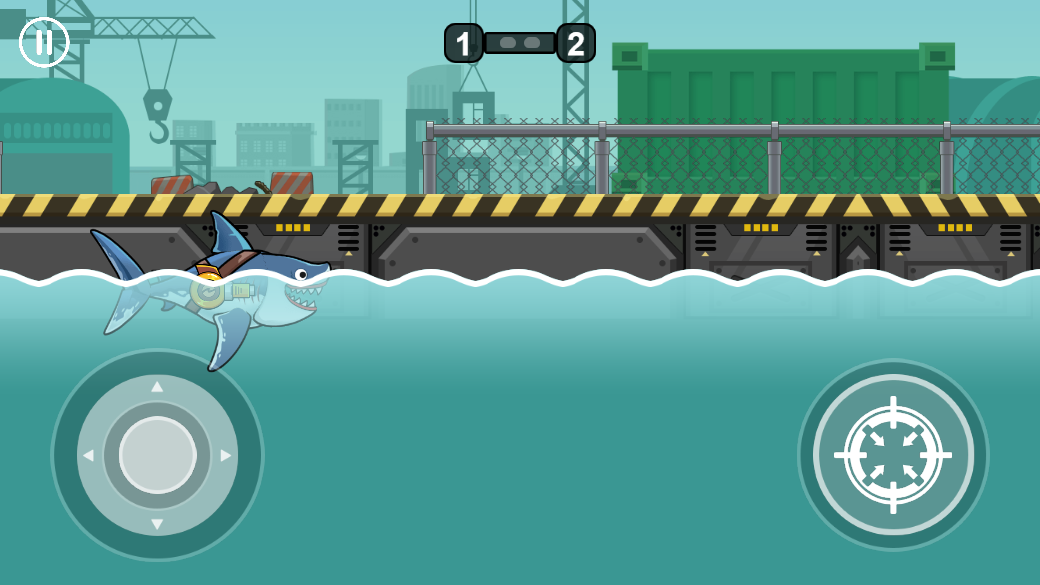
Task: Tap the joystick right arrow
Action: [226, 456]
